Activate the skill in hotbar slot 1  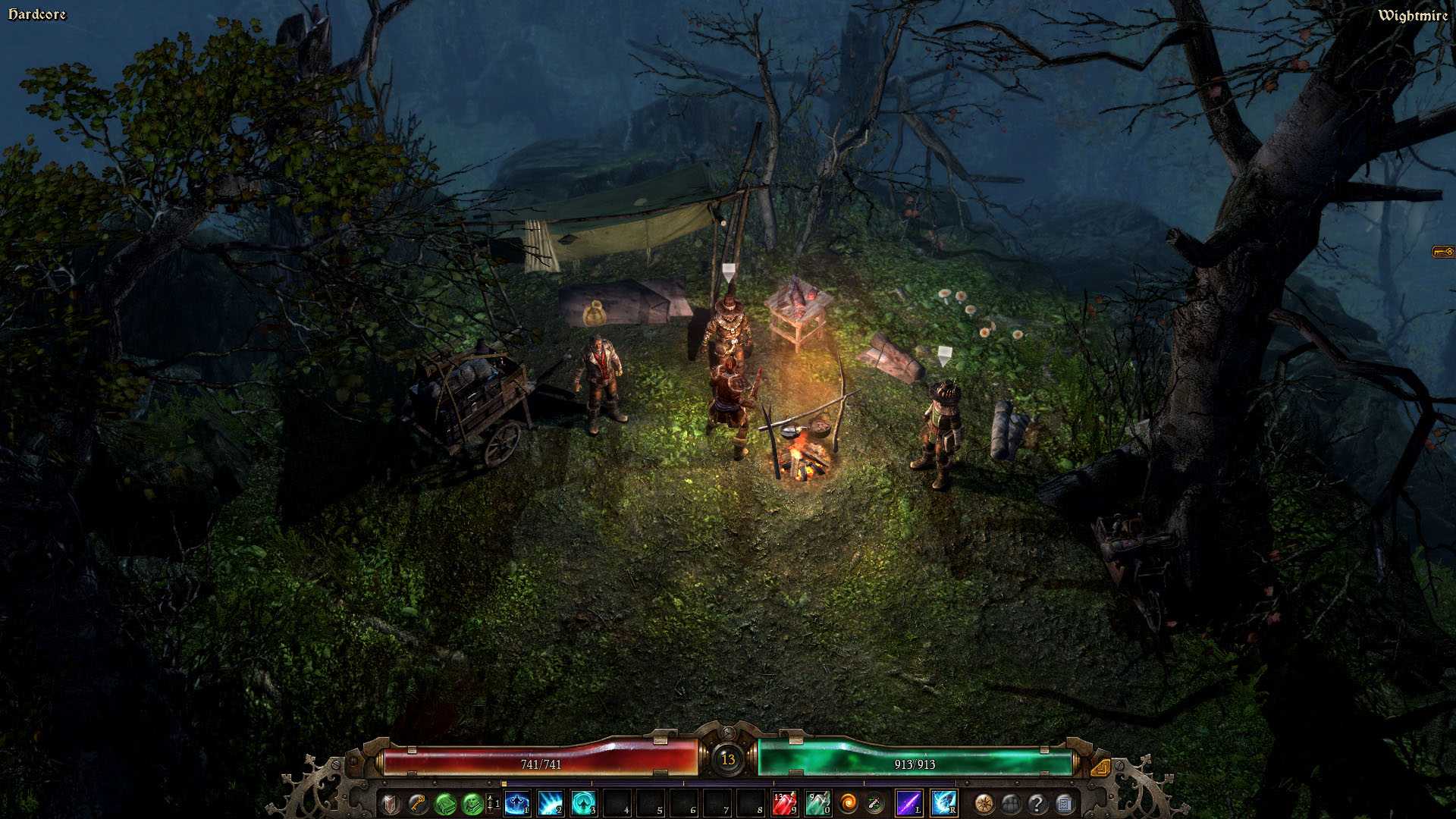pyautogui.click(x=517, y=803)
